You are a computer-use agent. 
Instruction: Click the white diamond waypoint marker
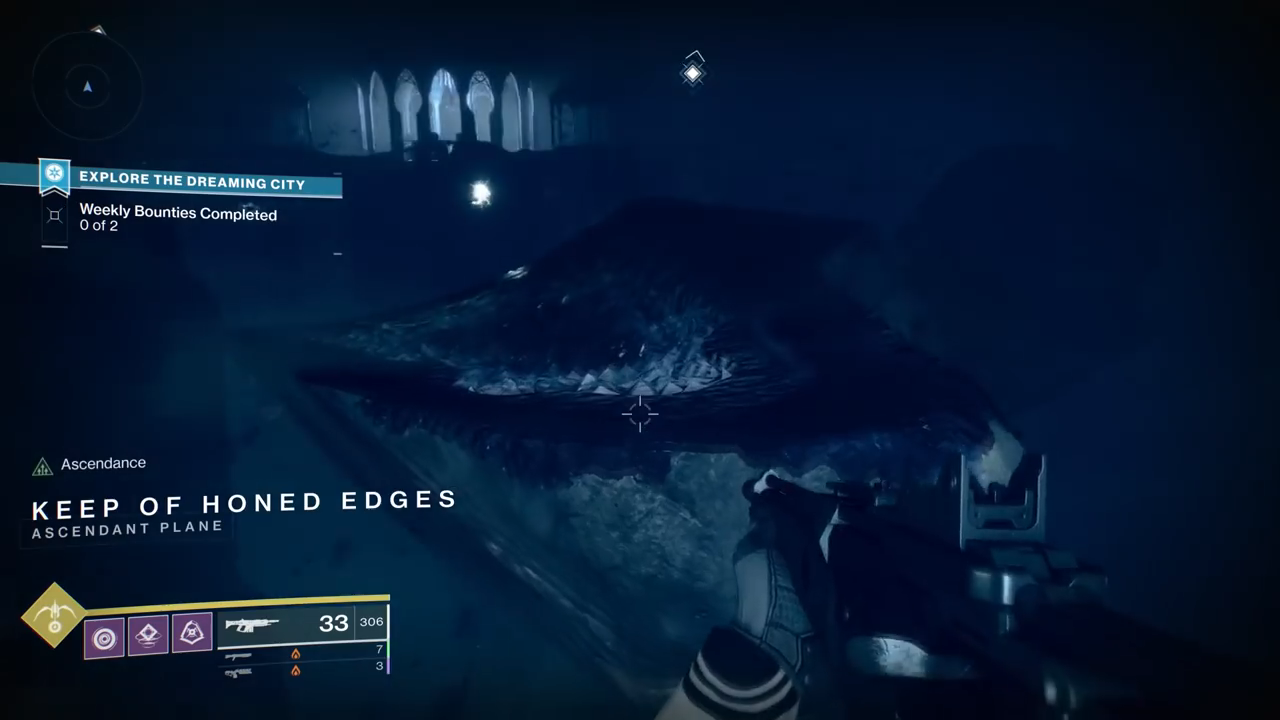(x=692, y=73)
